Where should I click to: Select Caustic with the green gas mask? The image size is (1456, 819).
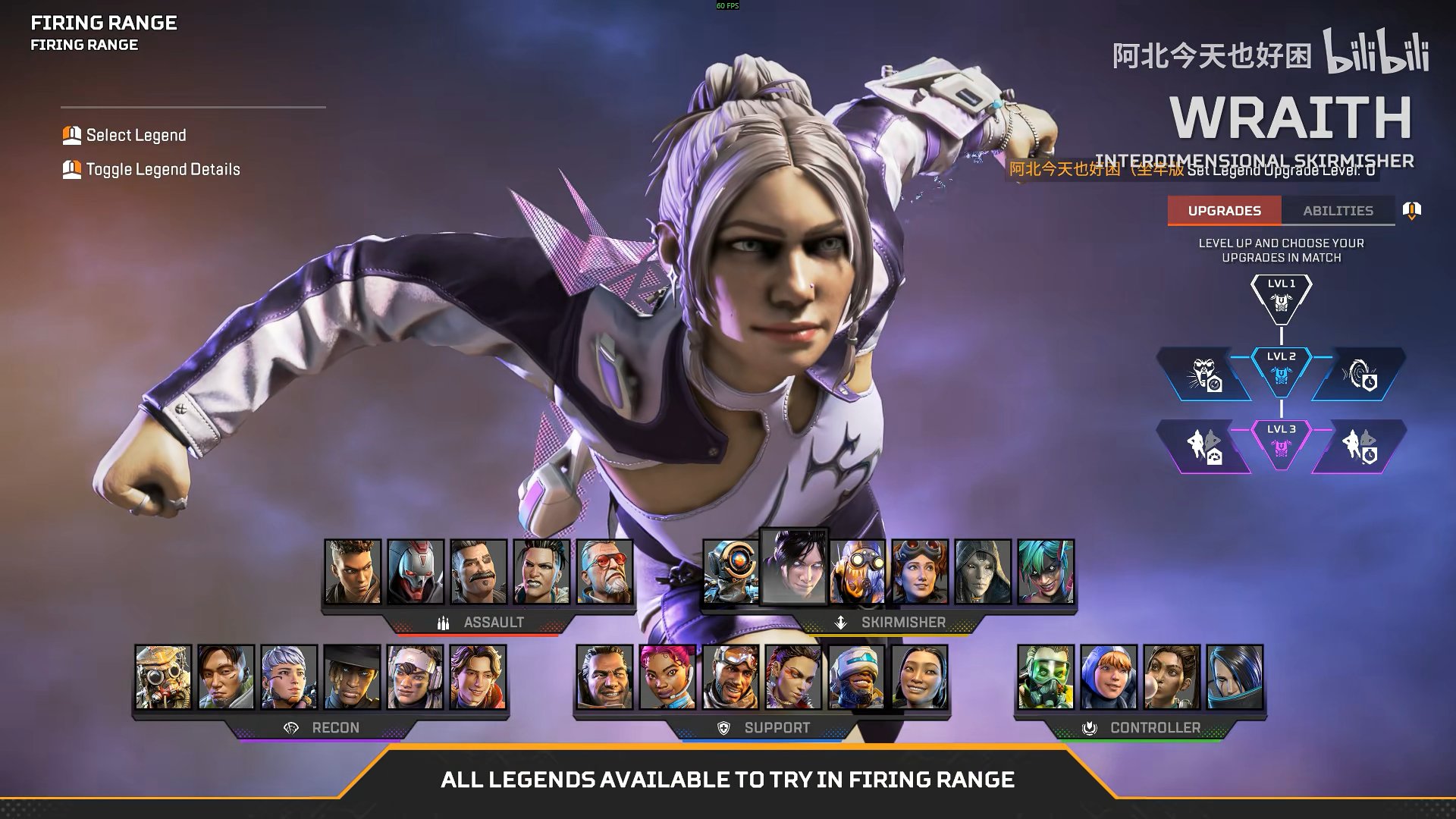(x=1046, y=677)
